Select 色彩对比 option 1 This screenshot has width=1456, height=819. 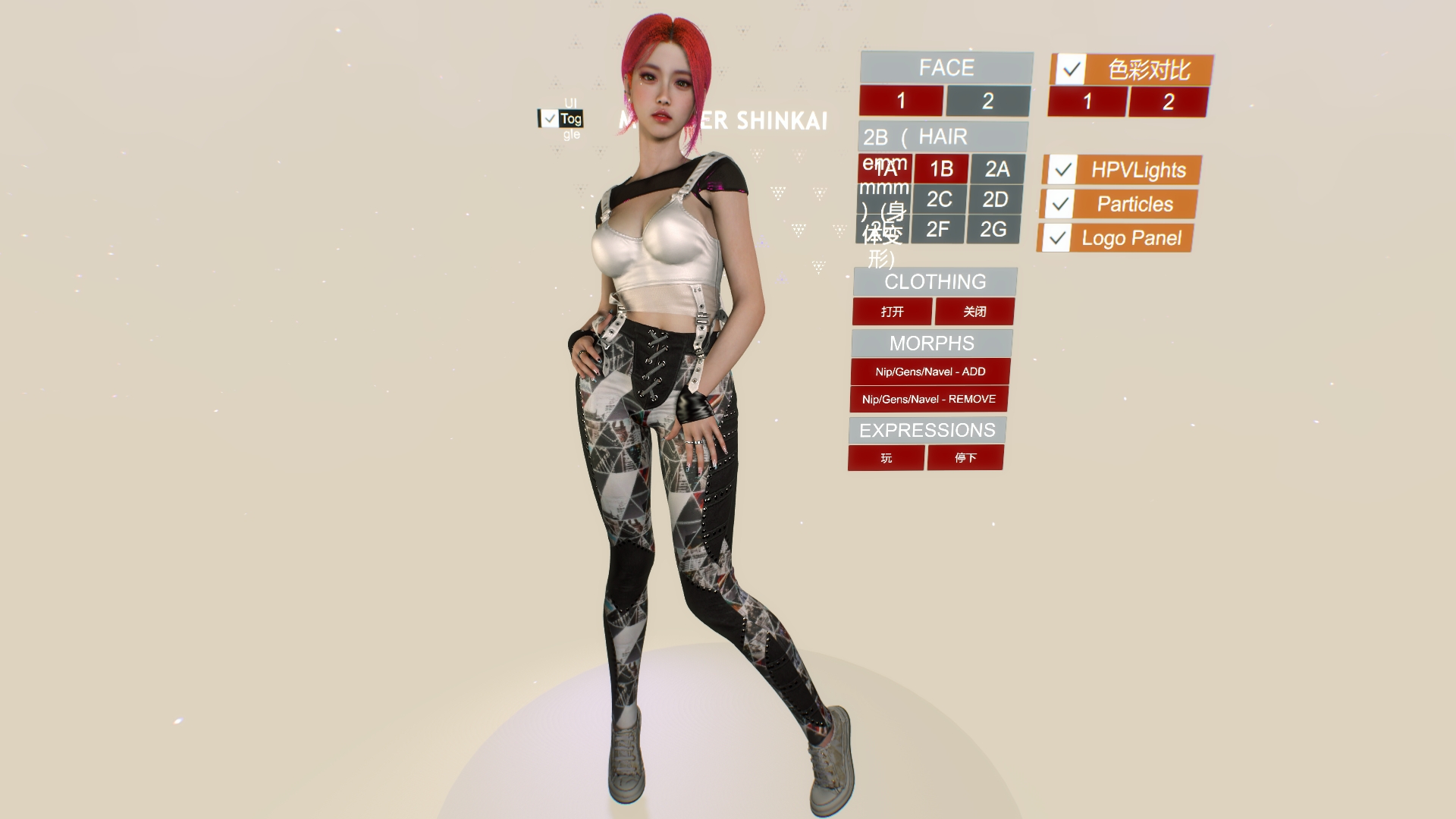click(x=1087, y=102)
